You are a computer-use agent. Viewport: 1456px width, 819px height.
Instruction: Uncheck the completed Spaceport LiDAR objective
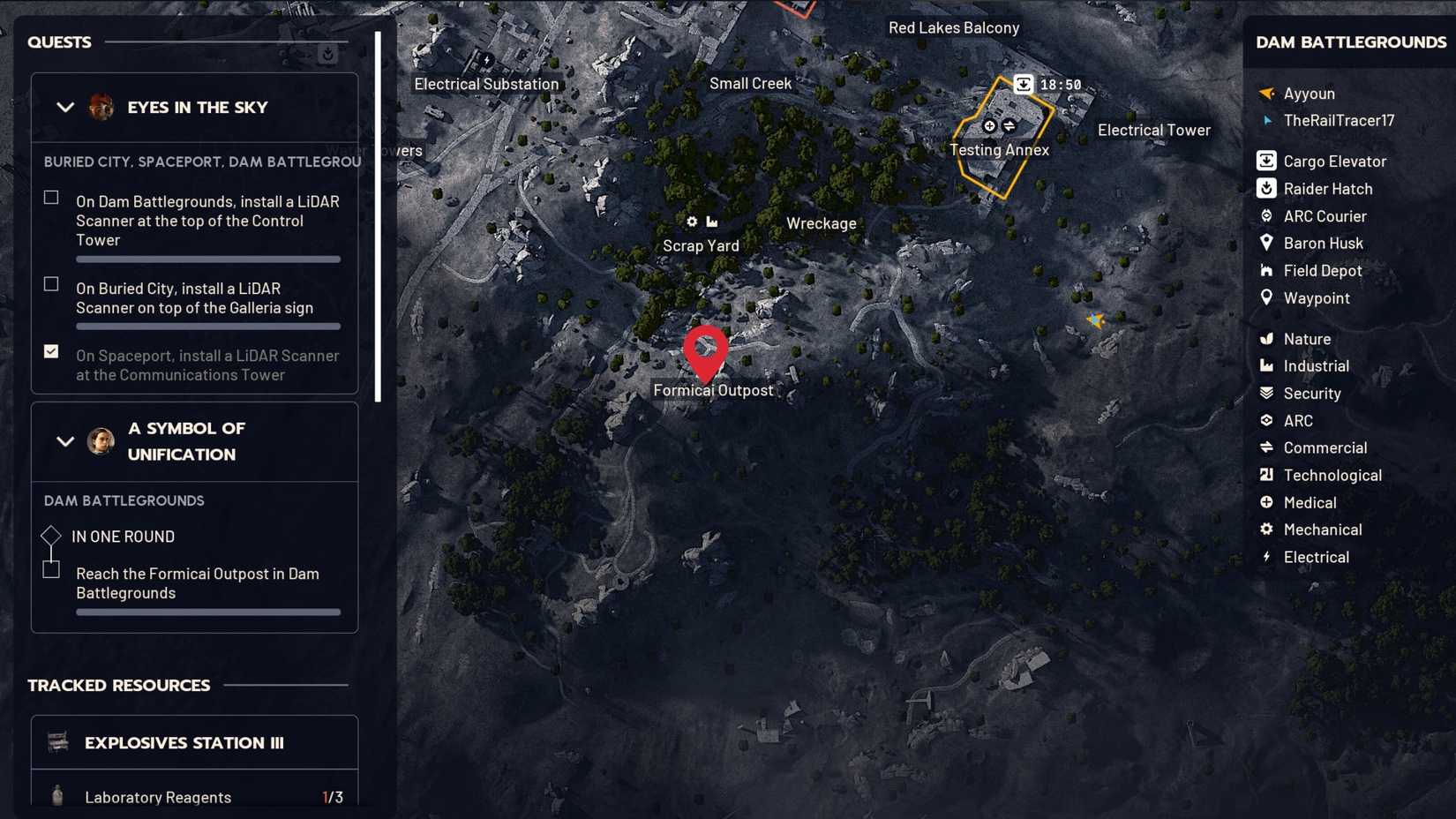(50, 351)
